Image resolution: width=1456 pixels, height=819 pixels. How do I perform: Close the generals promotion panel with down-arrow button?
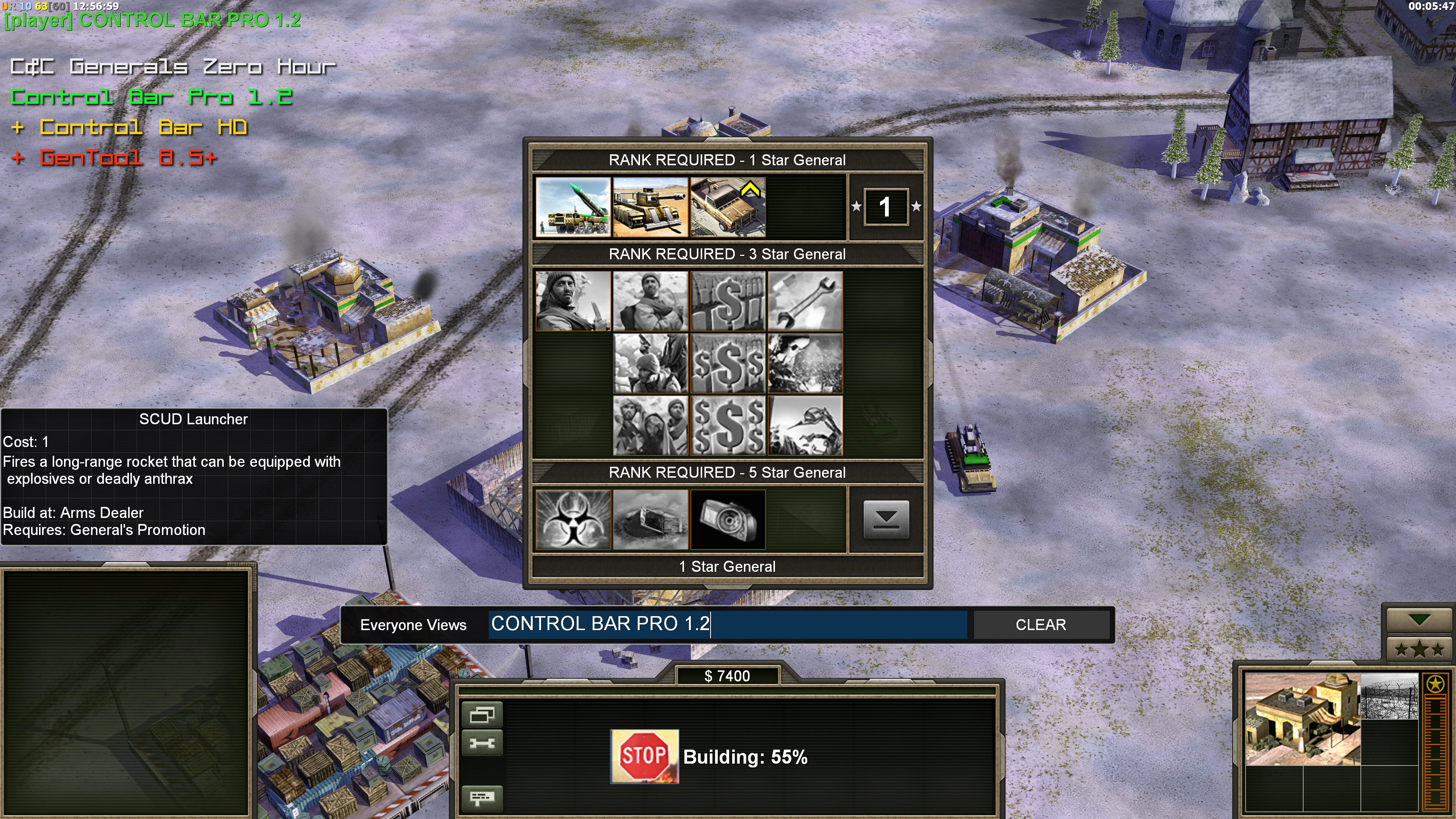(x=886, y=519)
